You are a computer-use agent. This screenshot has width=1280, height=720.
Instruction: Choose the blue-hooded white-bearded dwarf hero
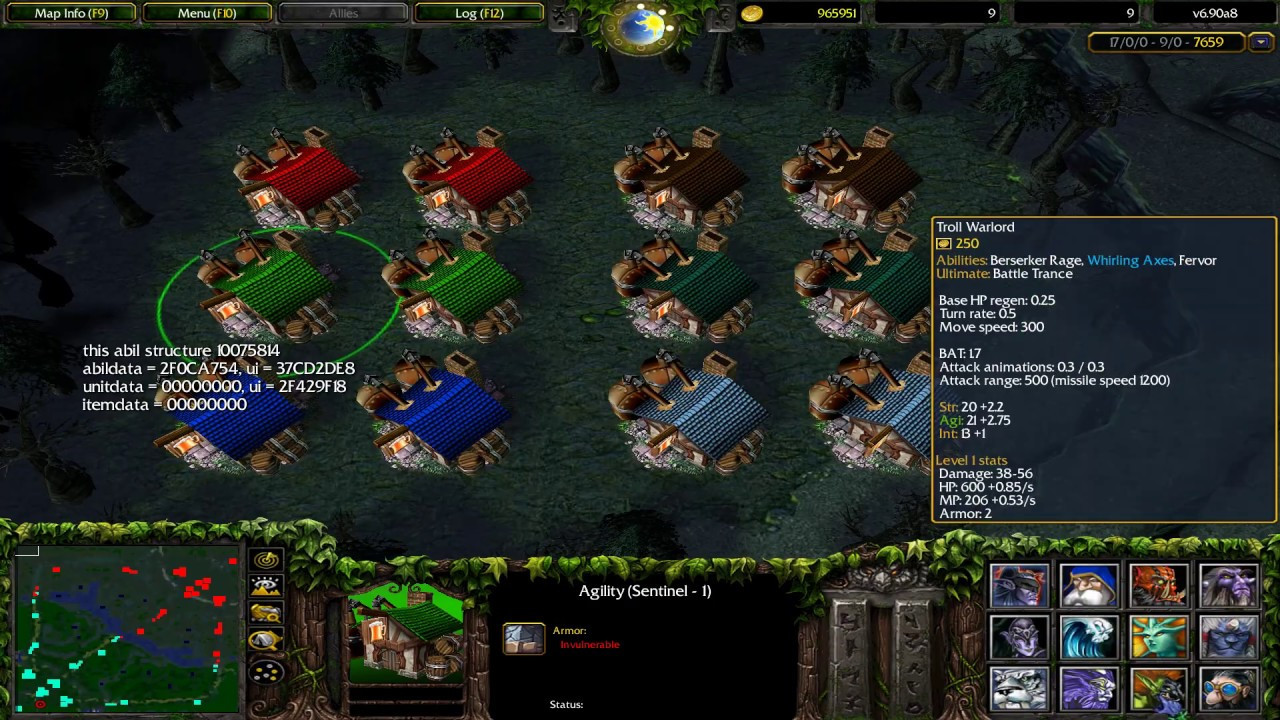1089,586
